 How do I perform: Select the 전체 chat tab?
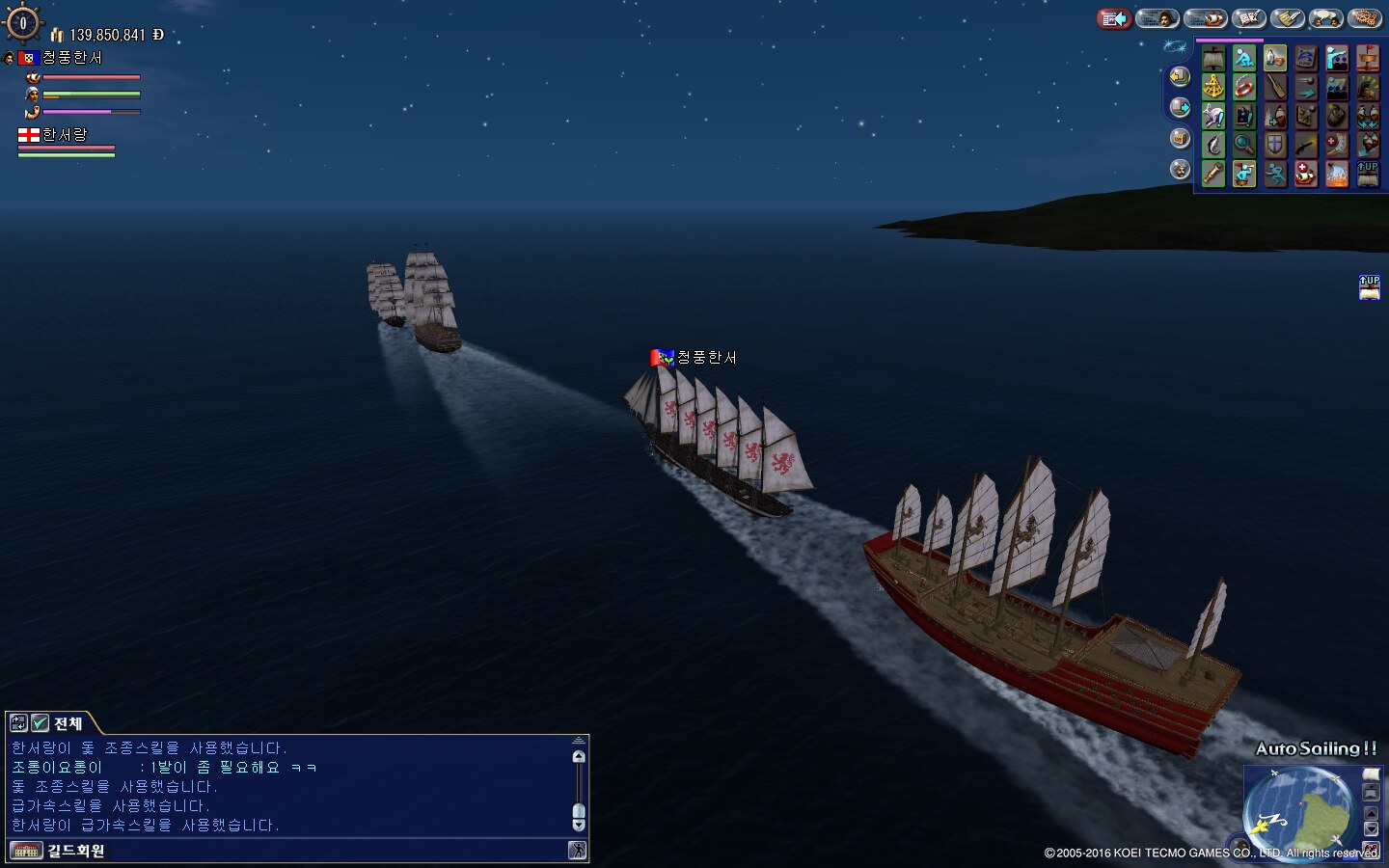(x=68, y=723)
